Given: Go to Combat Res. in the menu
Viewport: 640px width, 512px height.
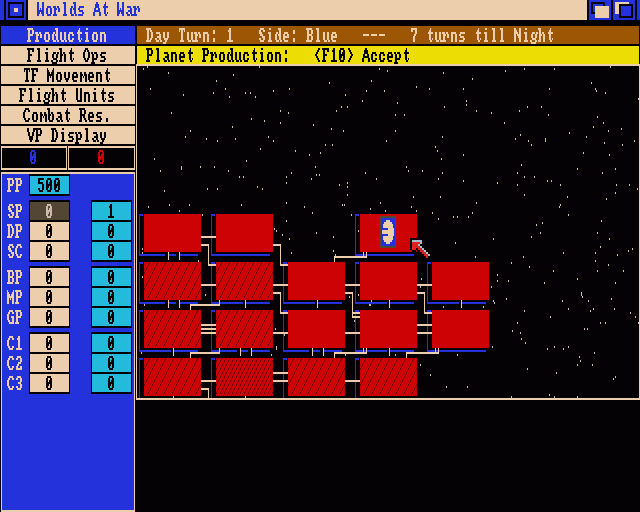Looking at the screenshot, I should tap(67, 116).
